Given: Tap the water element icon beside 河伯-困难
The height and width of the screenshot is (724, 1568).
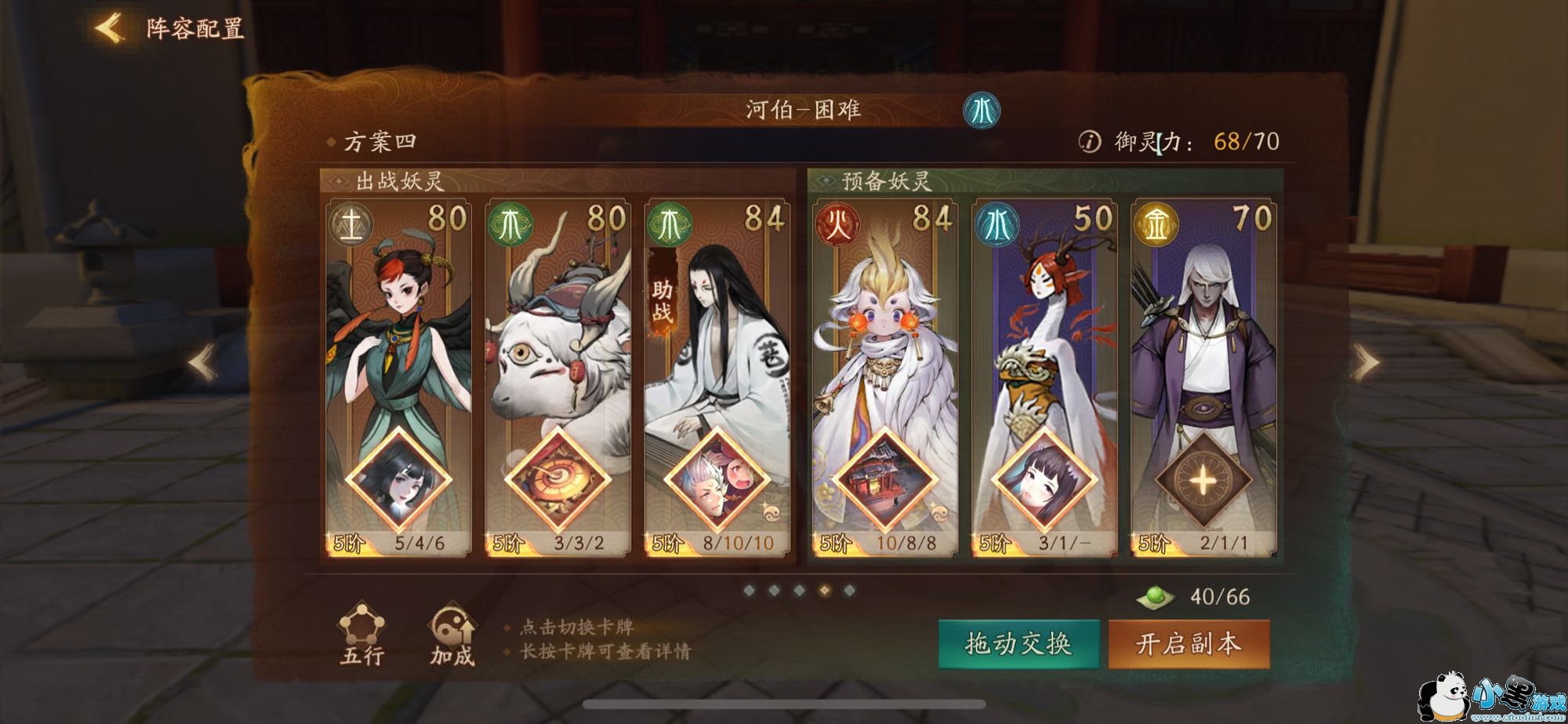Looking at the screenshot, I should [981, 111].
